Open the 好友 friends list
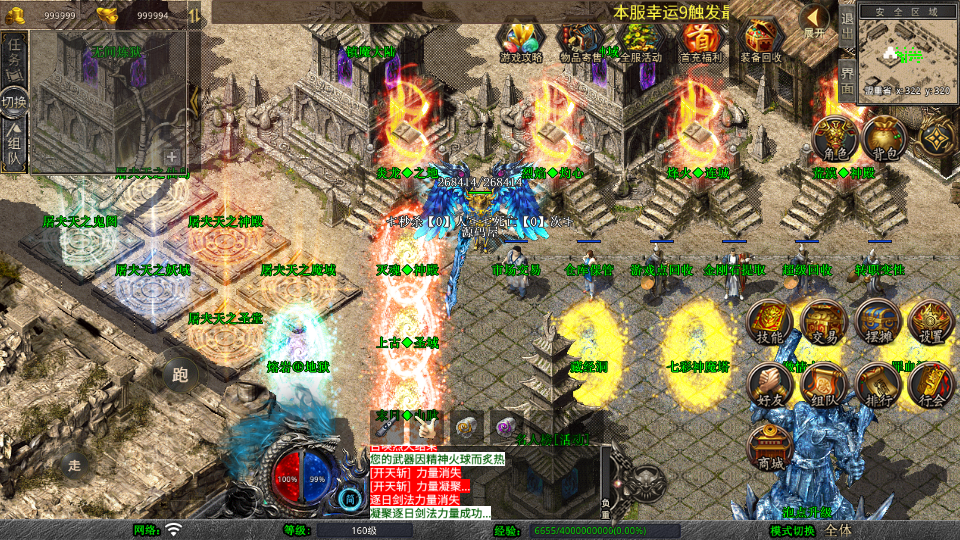The height and width of the screenshot is (540, 960). pyautogui.click(x=771, y=385)
